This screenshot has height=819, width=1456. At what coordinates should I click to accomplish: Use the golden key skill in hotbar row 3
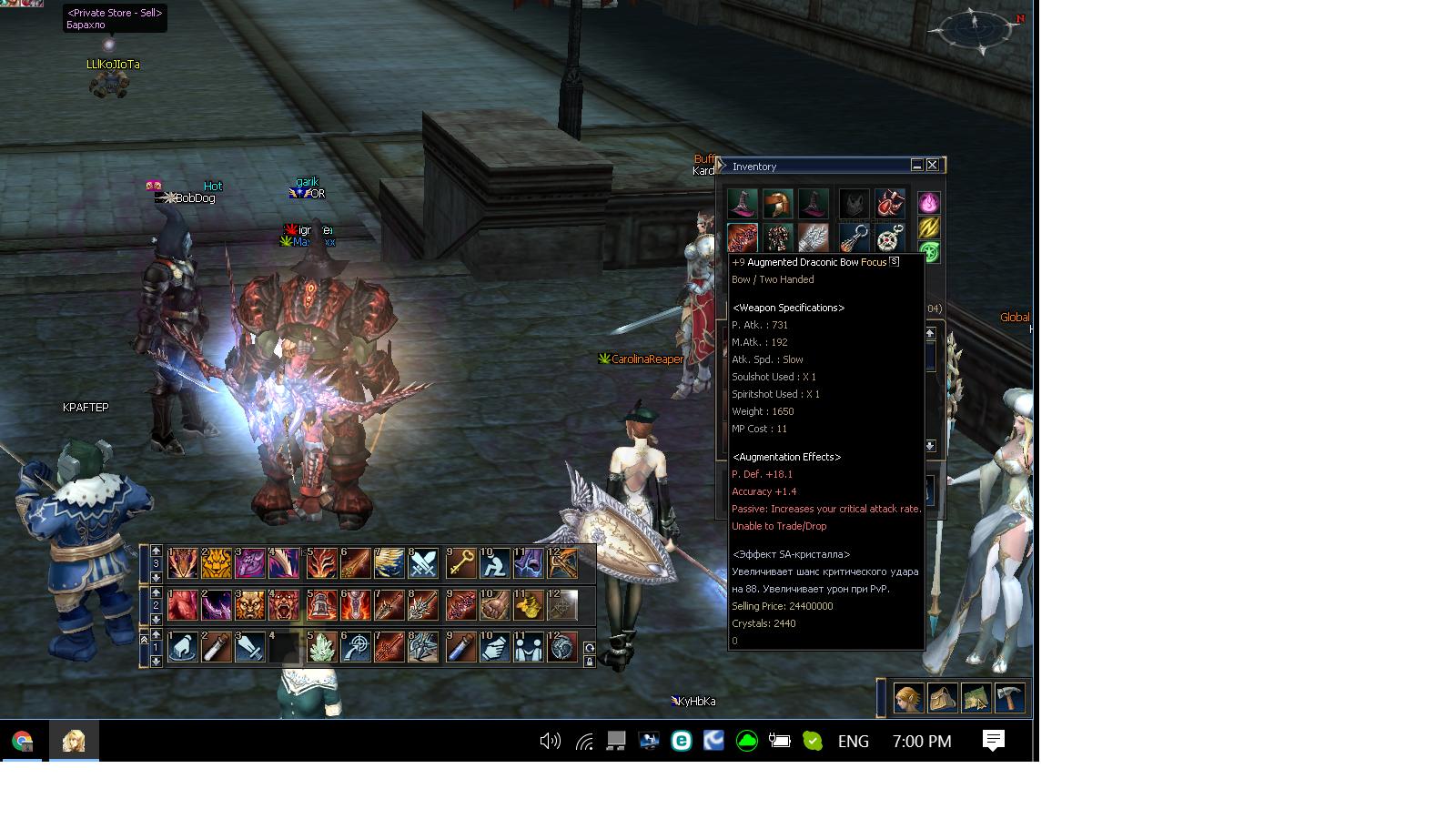460,563
